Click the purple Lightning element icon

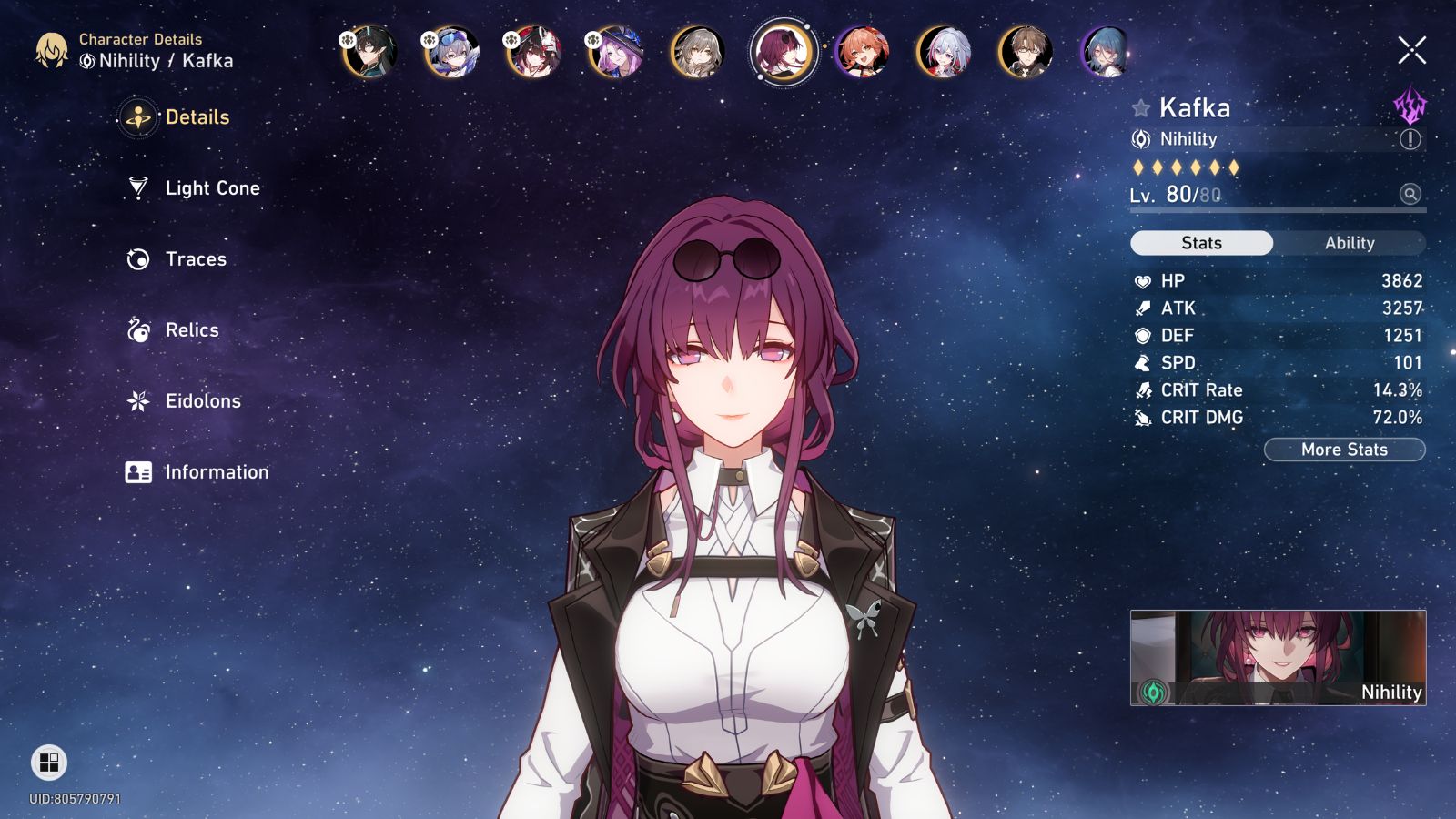tap(1410, 106)
